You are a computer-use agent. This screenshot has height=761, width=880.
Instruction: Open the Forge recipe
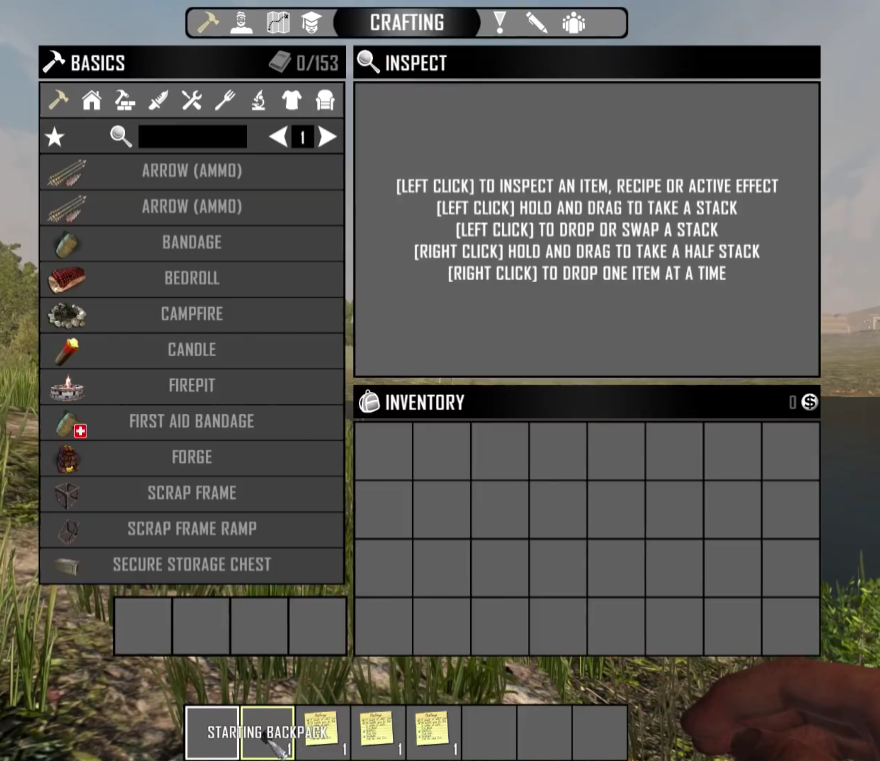tap(191, 457)
